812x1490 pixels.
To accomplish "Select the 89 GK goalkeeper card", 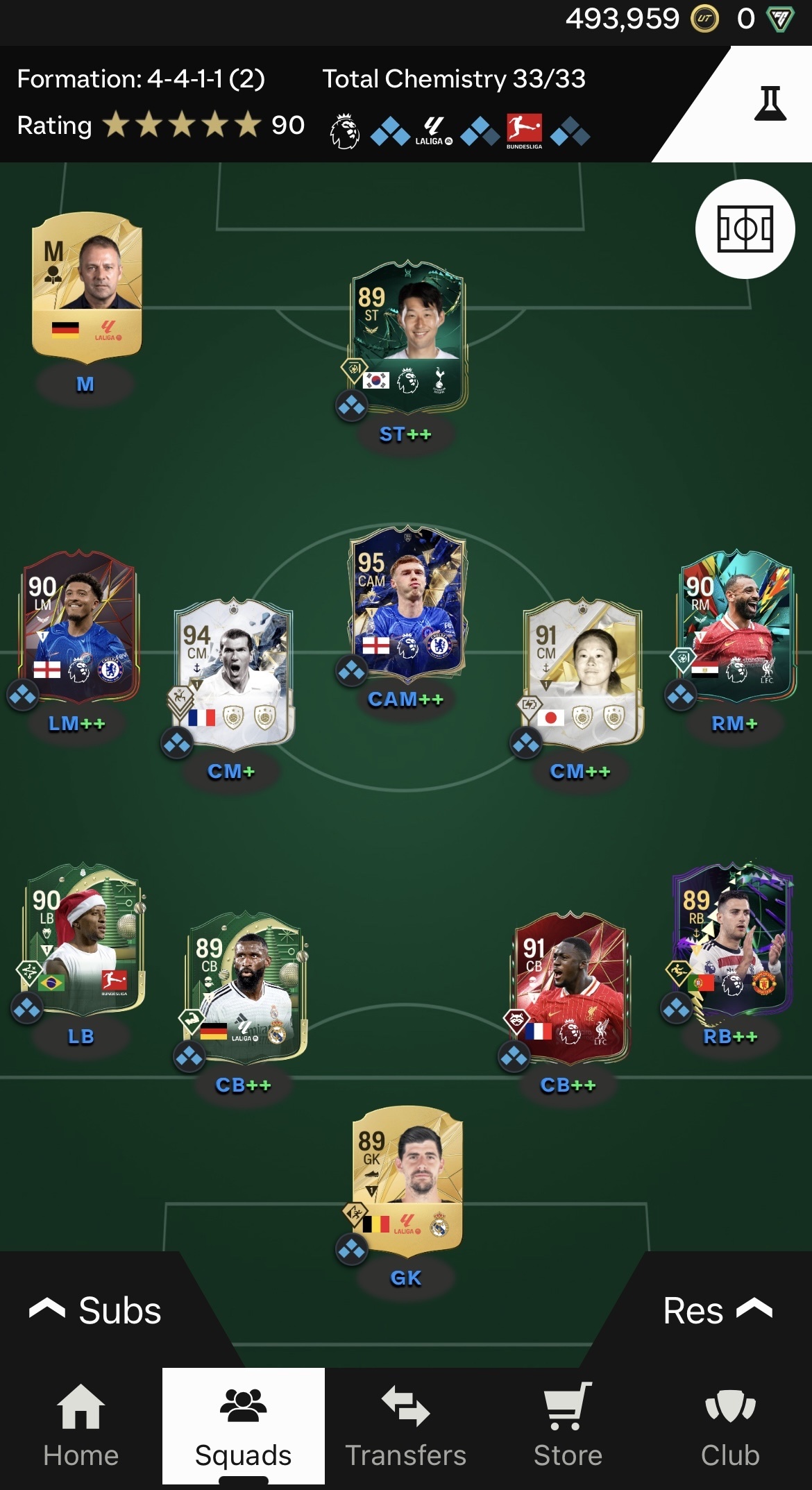I will (x=407, y=1181).
